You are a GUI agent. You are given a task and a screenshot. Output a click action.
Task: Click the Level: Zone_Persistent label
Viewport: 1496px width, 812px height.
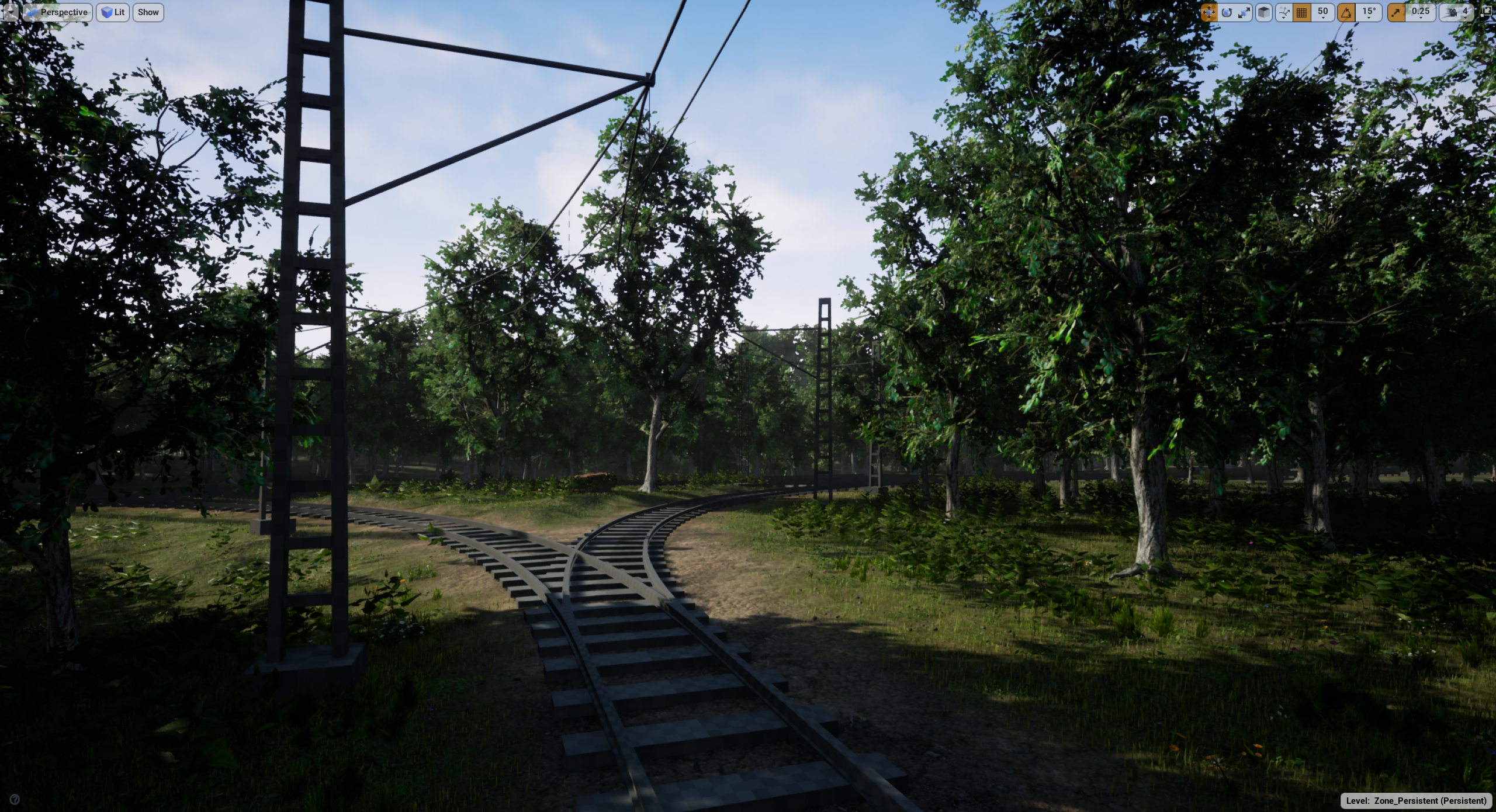point(1416,800)
